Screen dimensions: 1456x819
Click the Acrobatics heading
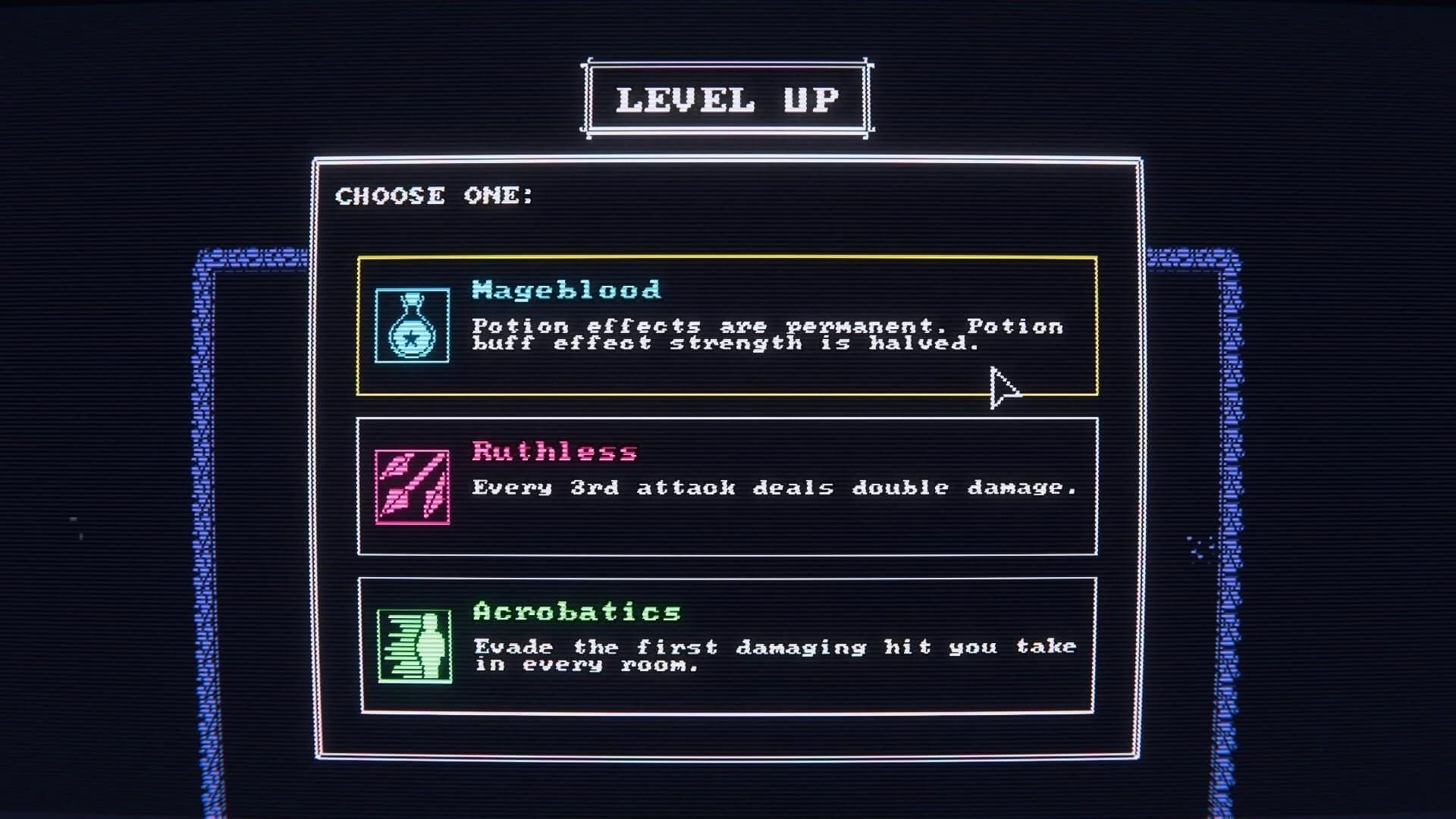pyautogui.click(x=574, y=610)
